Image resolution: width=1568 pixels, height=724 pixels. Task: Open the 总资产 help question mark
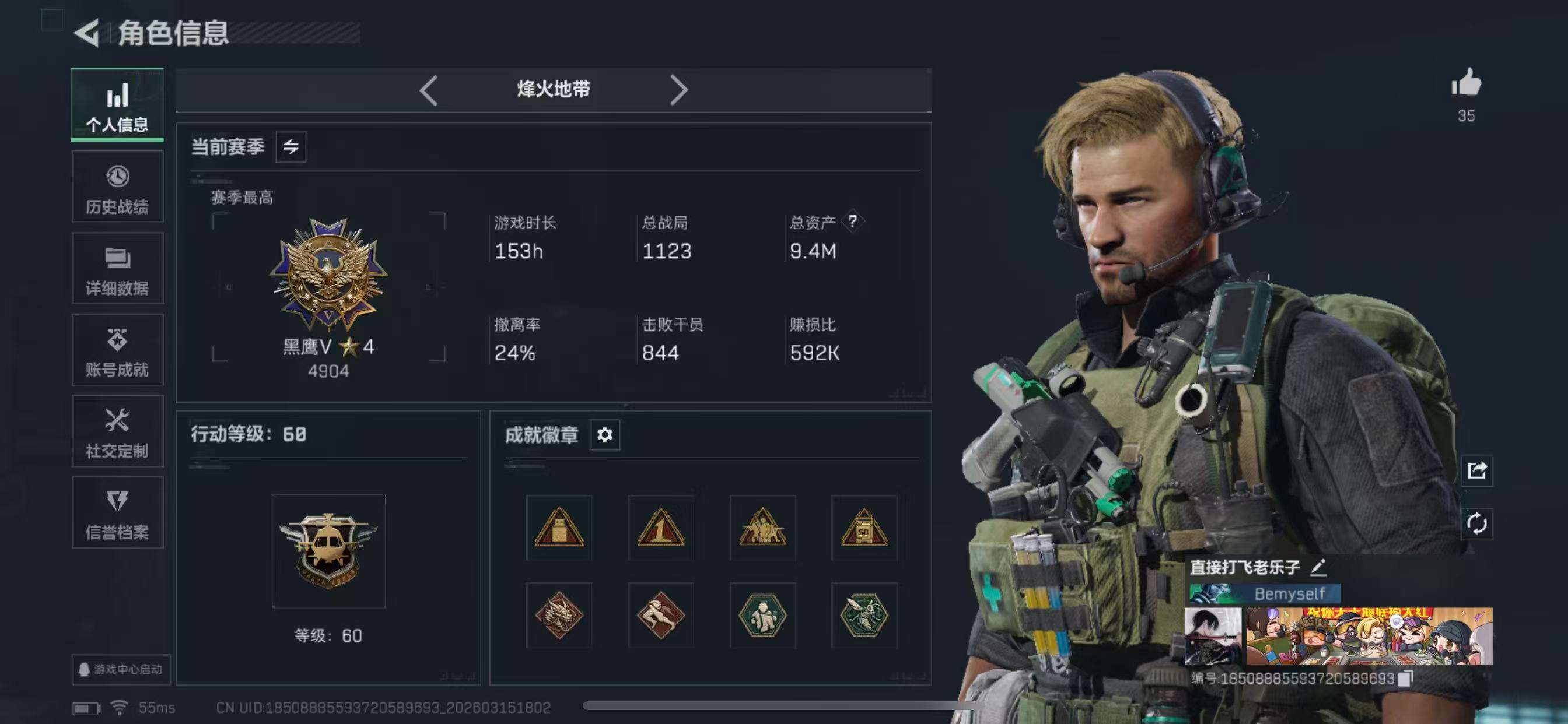pos(855,222)
